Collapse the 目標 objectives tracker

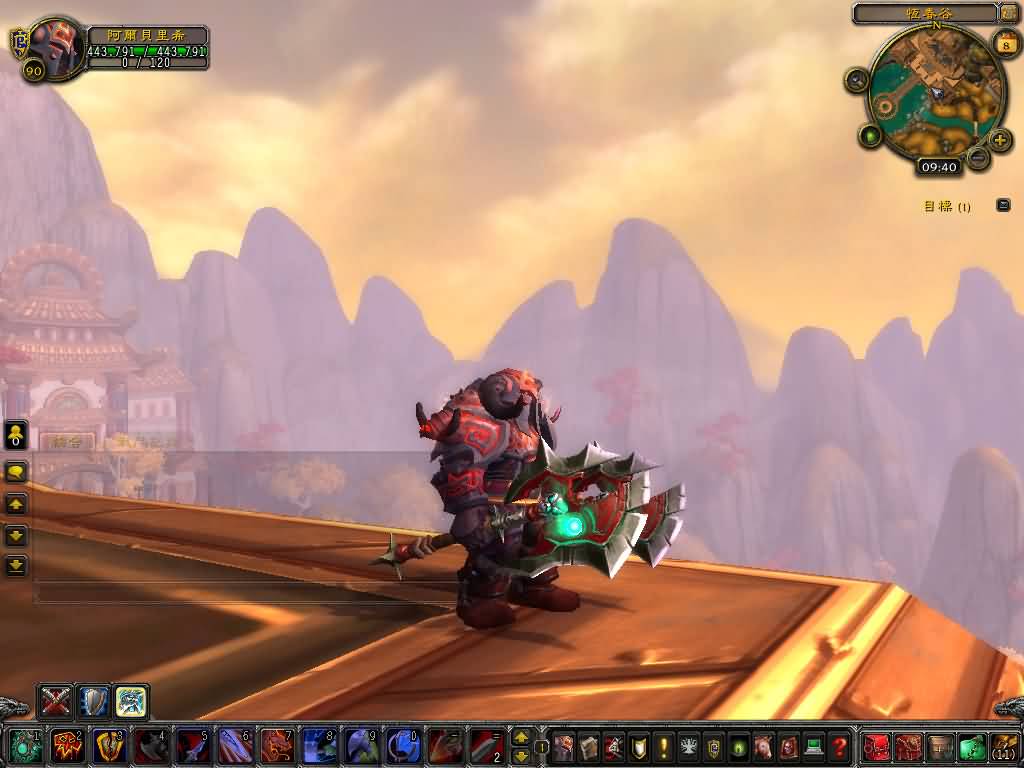coord(1003,205)
